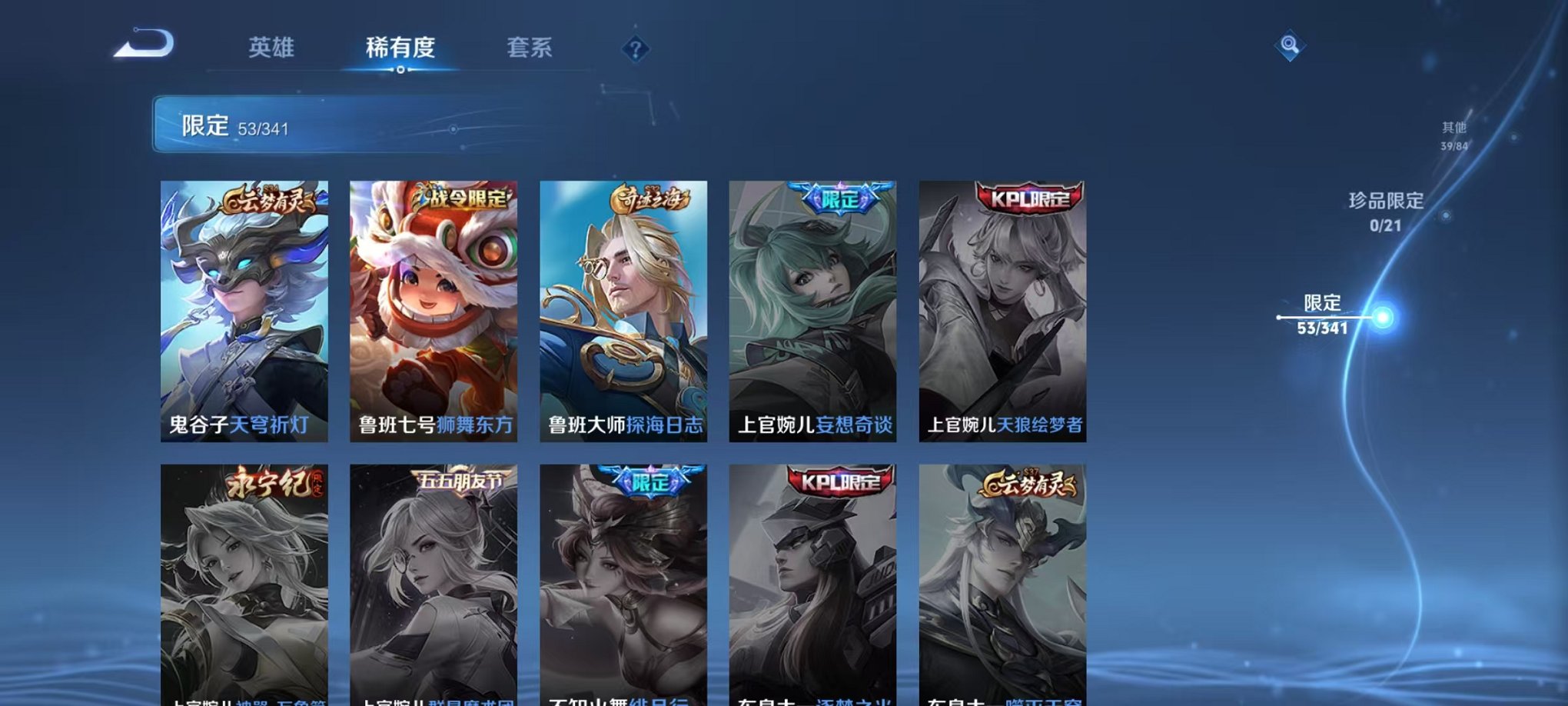The image size is (1568, 706).
Task: Open search with the magnifier icon
Action: (1289, 46)
